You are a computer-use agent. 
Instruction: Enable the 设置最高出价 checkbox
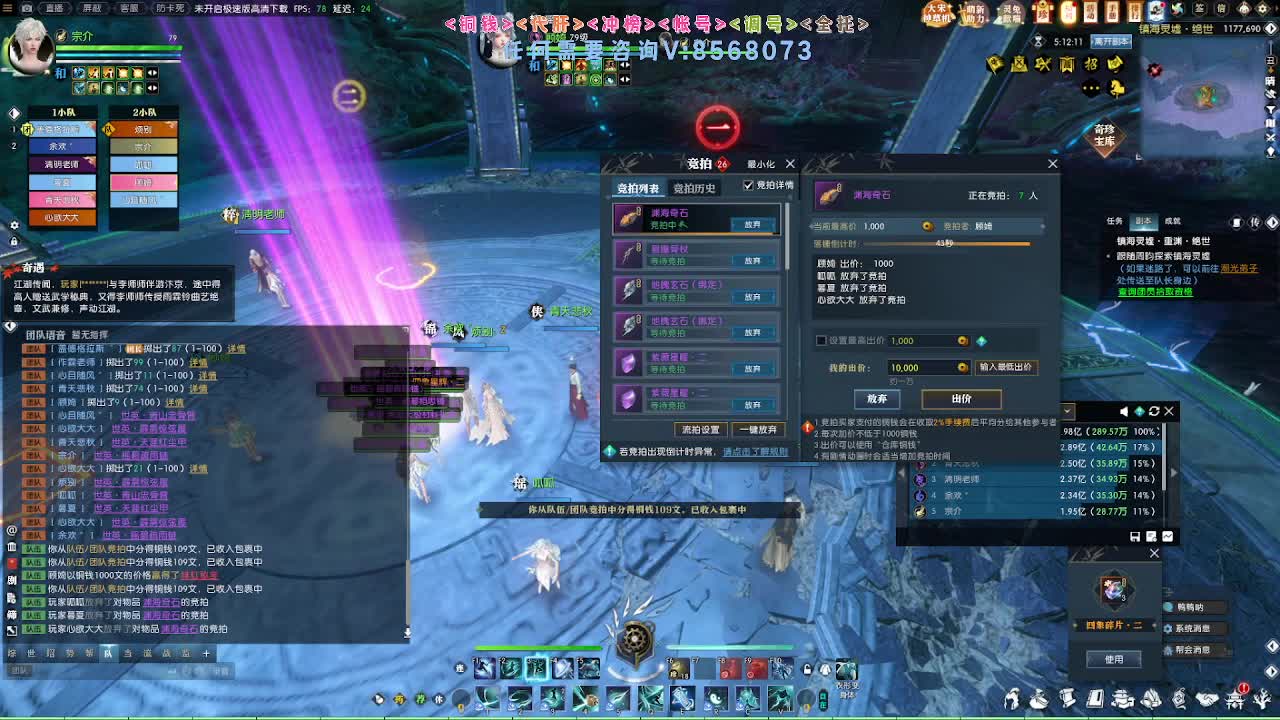tap(821, 340)
